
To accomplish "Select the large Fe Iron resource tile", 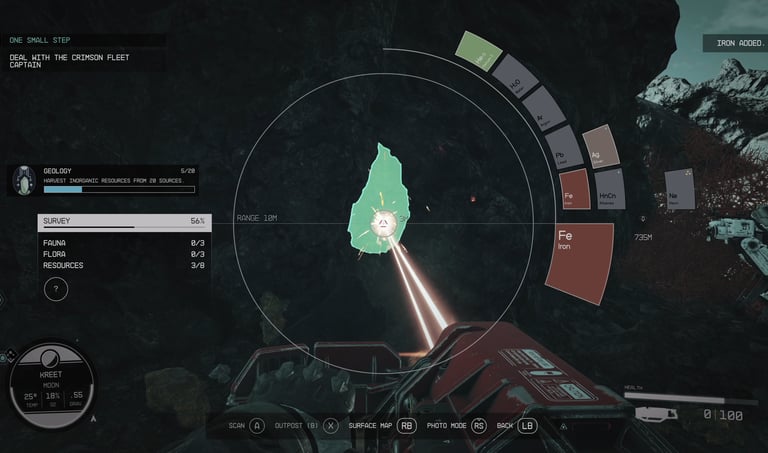I will 578,260.
